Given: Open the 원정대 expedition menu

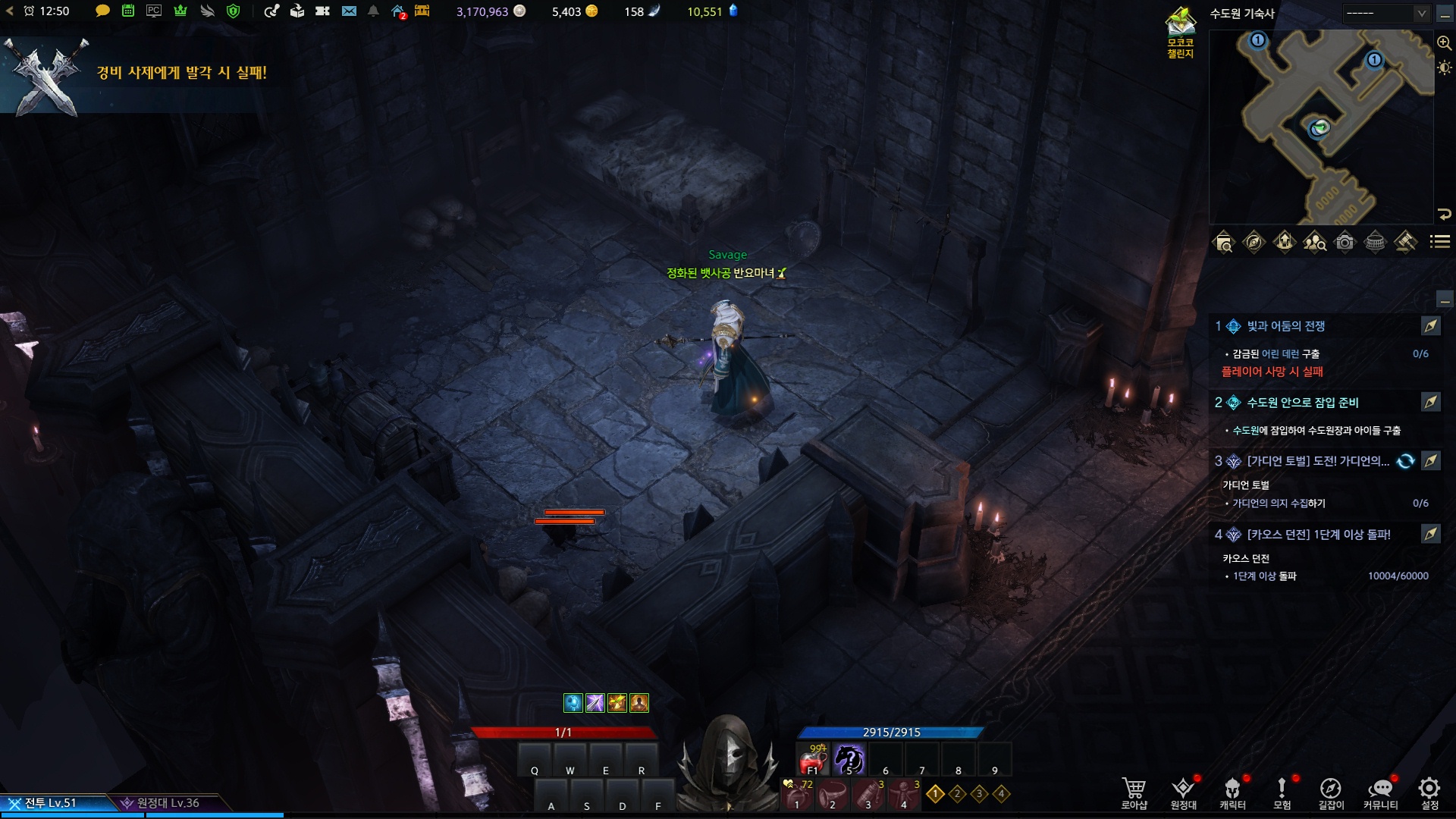Looking at the screenshot, I should point(1183,792).
